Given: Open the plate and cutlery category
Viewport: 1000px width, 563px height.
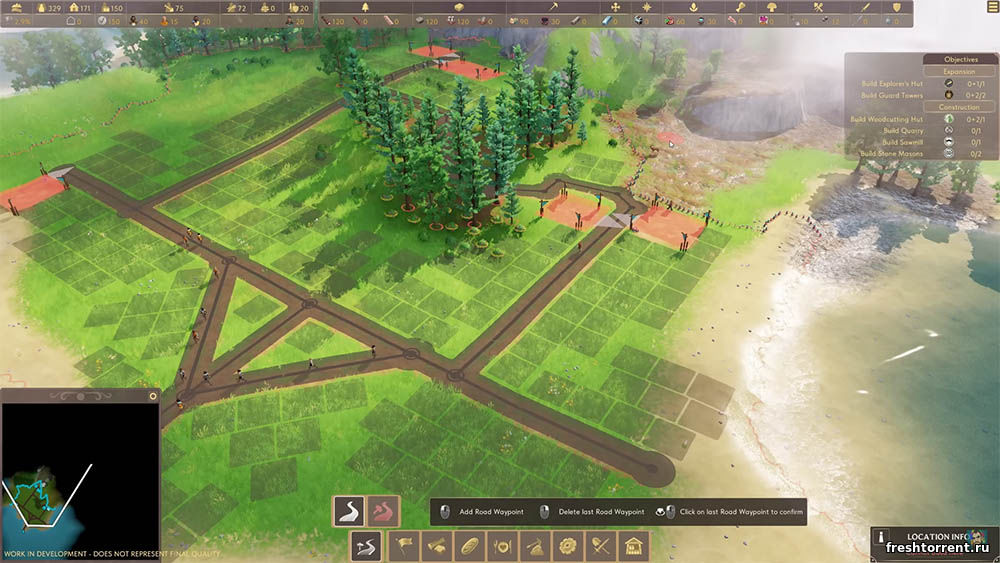Looking at the screenshot, I should point(503,546).
